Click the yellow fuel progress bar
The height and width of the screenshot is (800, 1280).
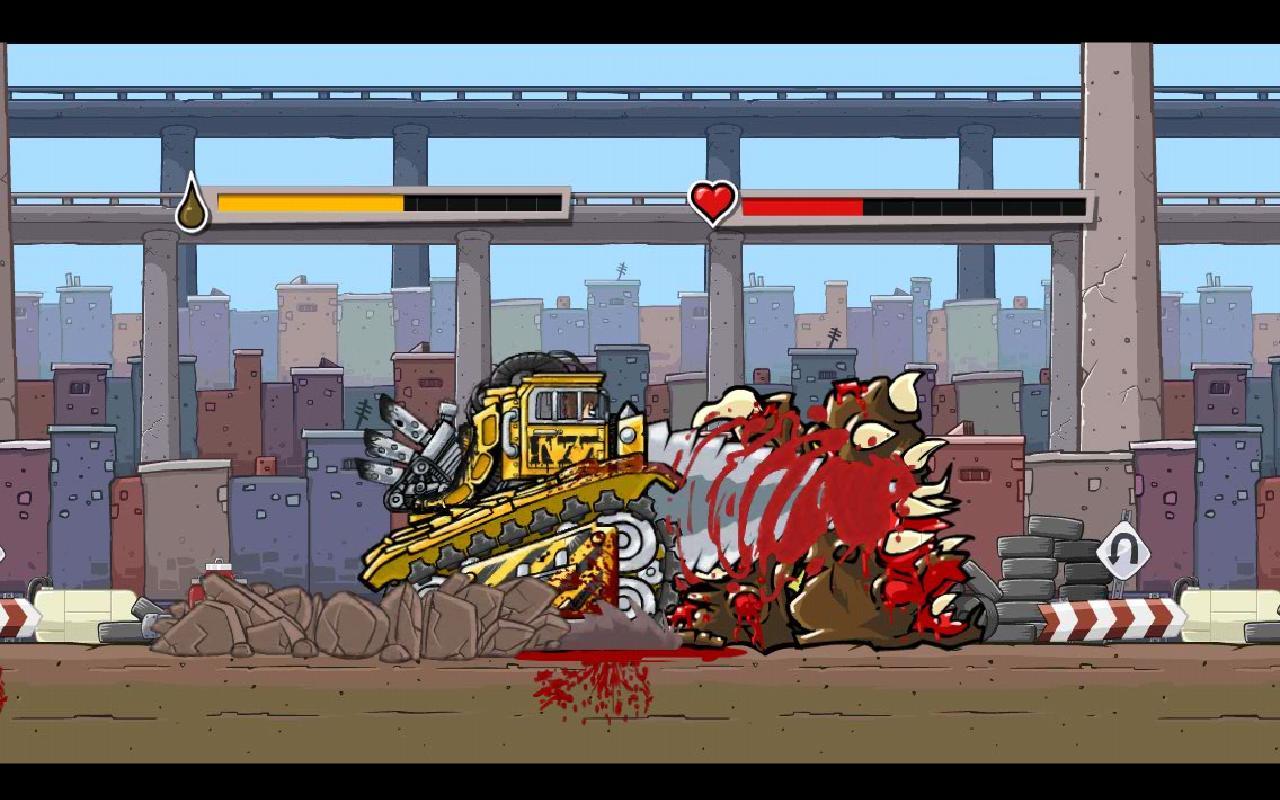310,203
